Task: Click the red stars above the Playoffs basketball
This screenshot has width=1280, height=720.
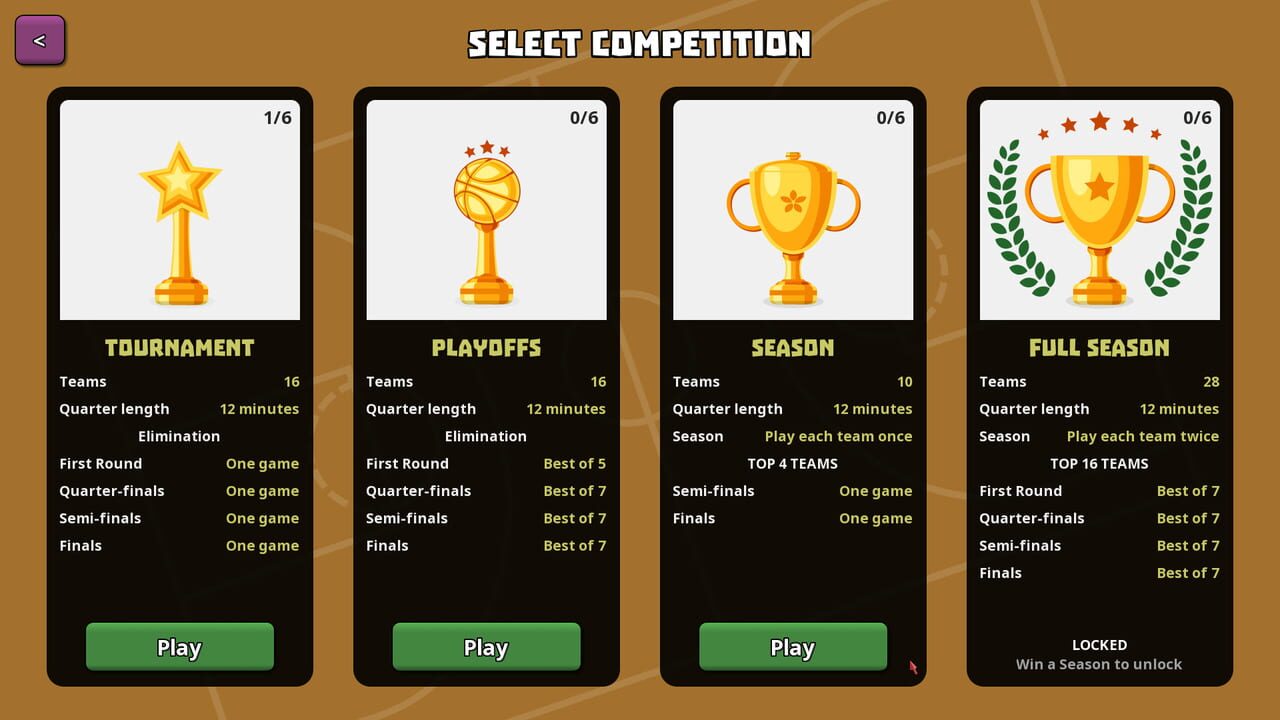Action: (486, 146)
